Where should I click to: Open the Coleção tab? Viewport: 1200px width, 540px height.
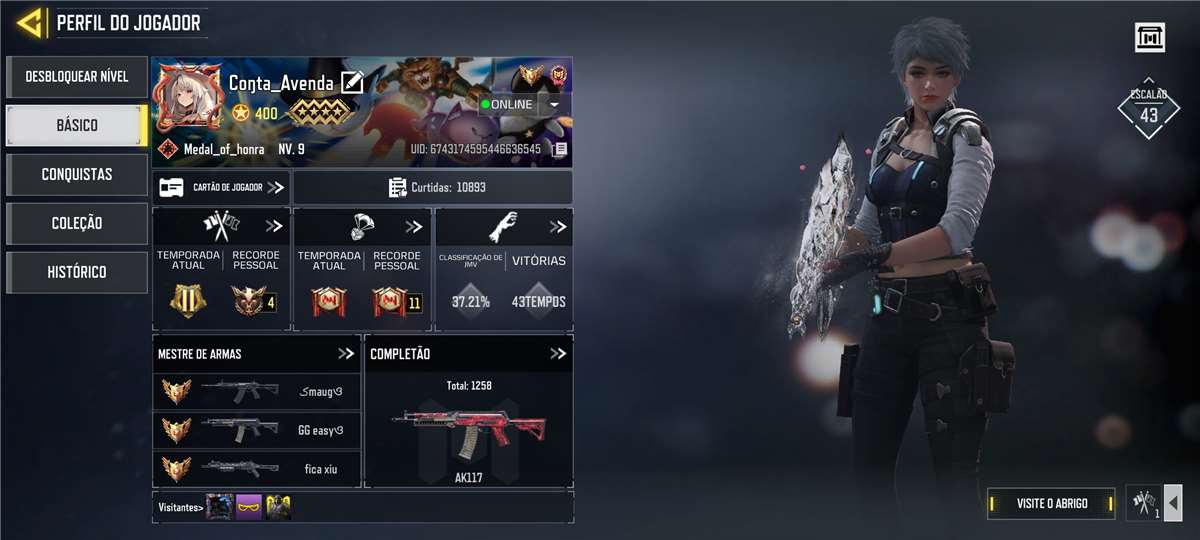77,223
